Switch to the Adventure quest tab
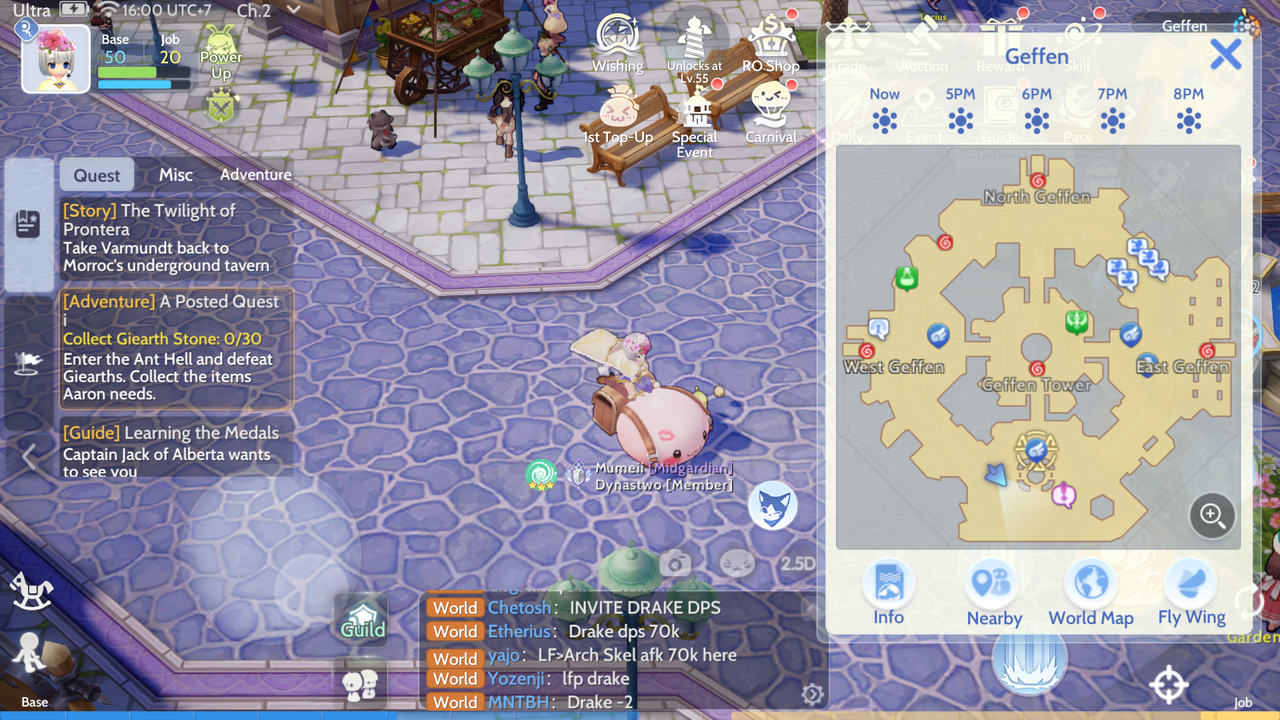 pyautogui.click(x=256, y=175)
